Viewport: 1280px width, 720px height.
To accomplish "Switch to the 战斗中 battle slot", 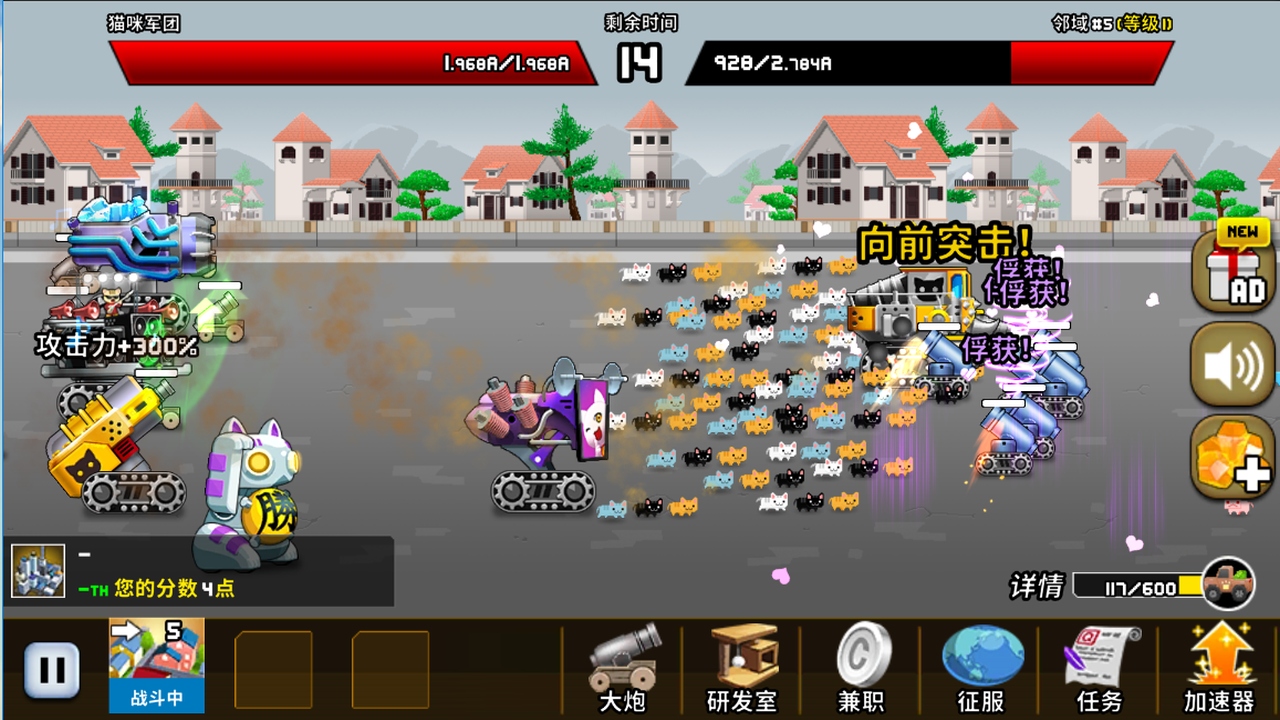I will (157, 670).
